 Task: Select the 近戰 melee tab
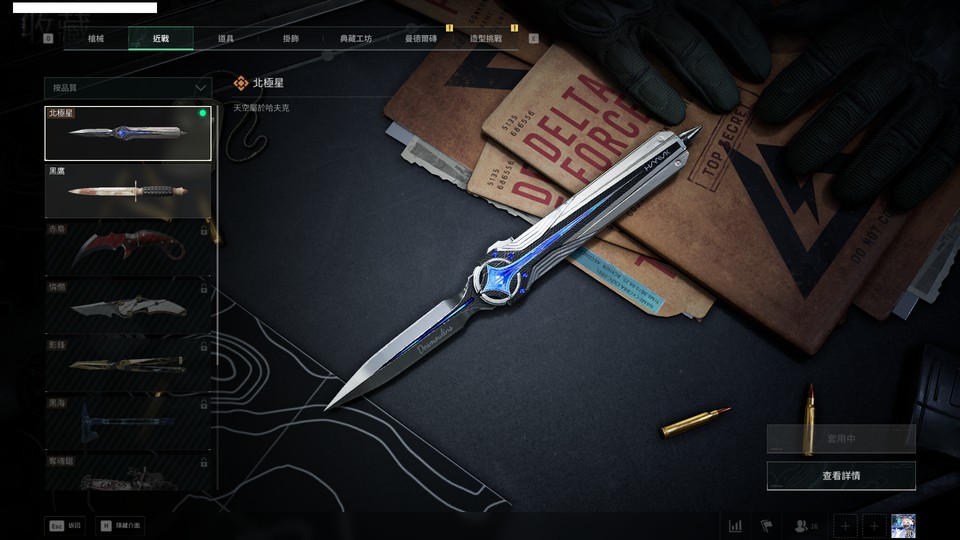pos(160,39)
